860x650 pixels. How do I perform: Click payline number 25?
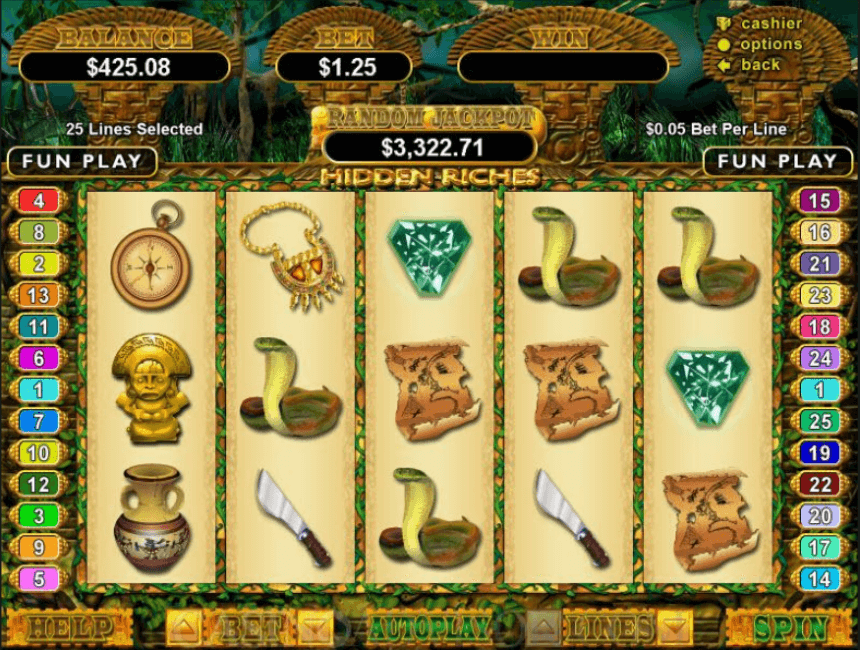819,421
